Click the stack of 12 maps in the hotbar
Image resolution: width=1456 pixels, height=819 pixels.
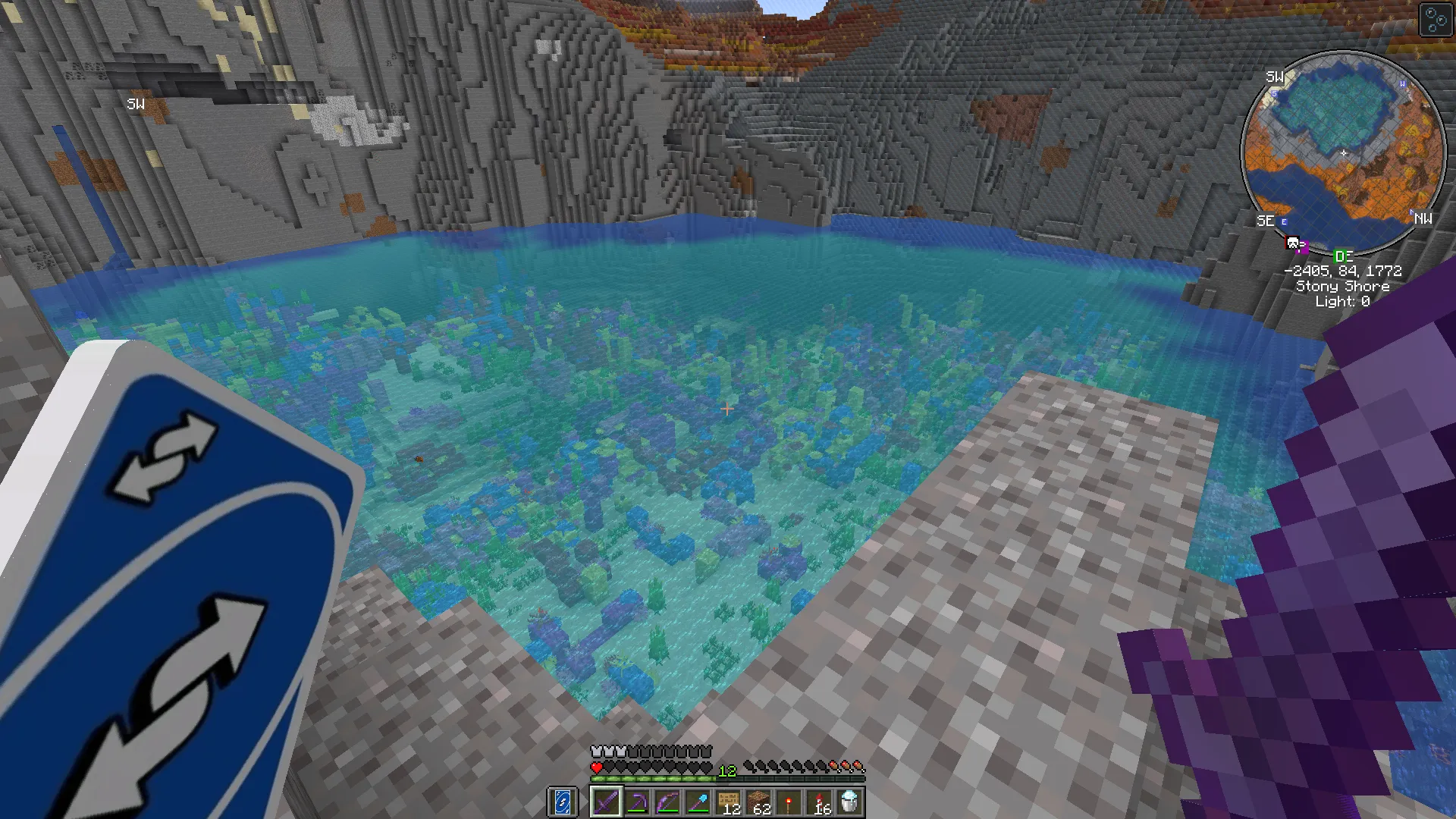(x=730, y=802)
